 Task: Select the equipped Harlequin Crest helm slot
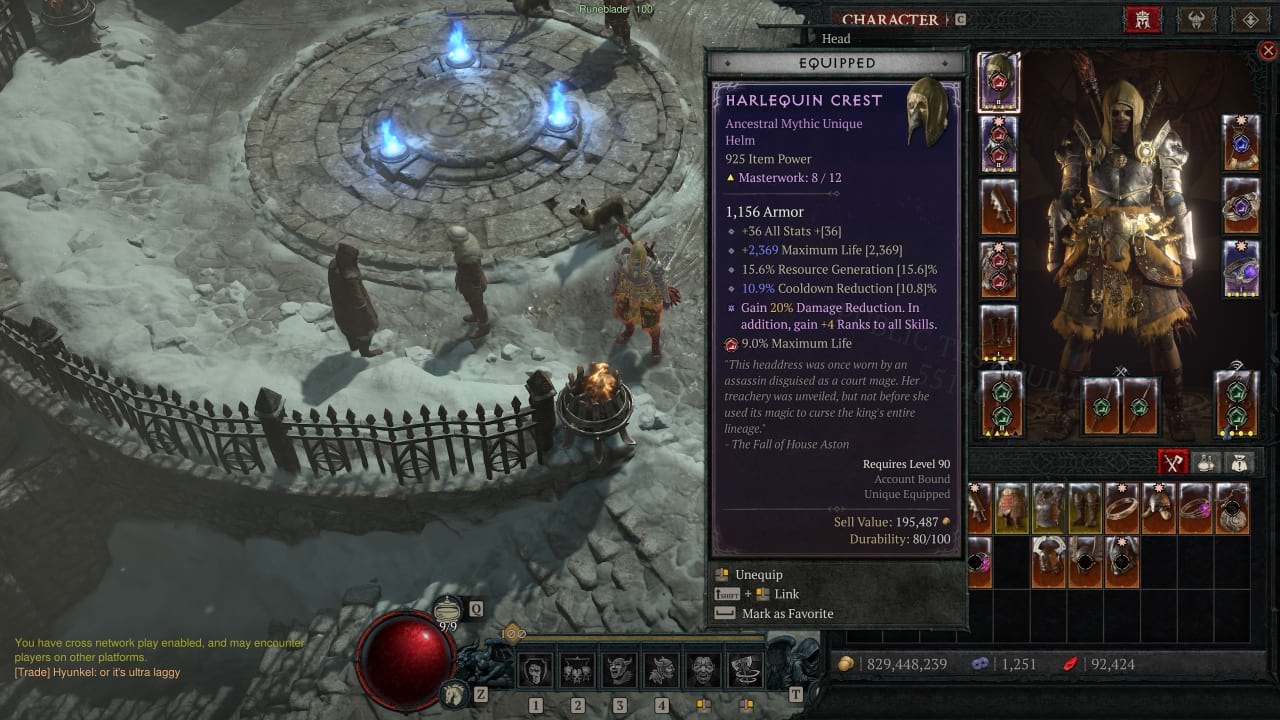(998, 81)
